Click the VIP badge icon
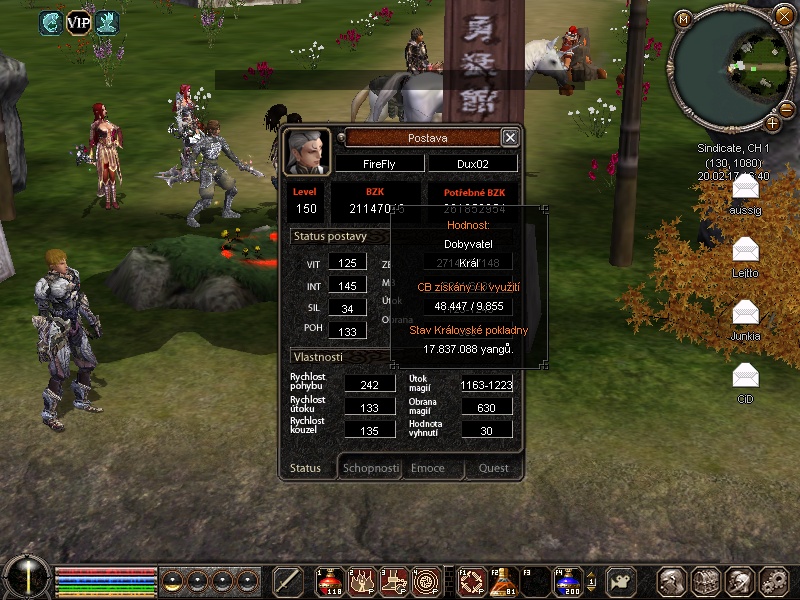800x600 pixels. tap(78, 21)
